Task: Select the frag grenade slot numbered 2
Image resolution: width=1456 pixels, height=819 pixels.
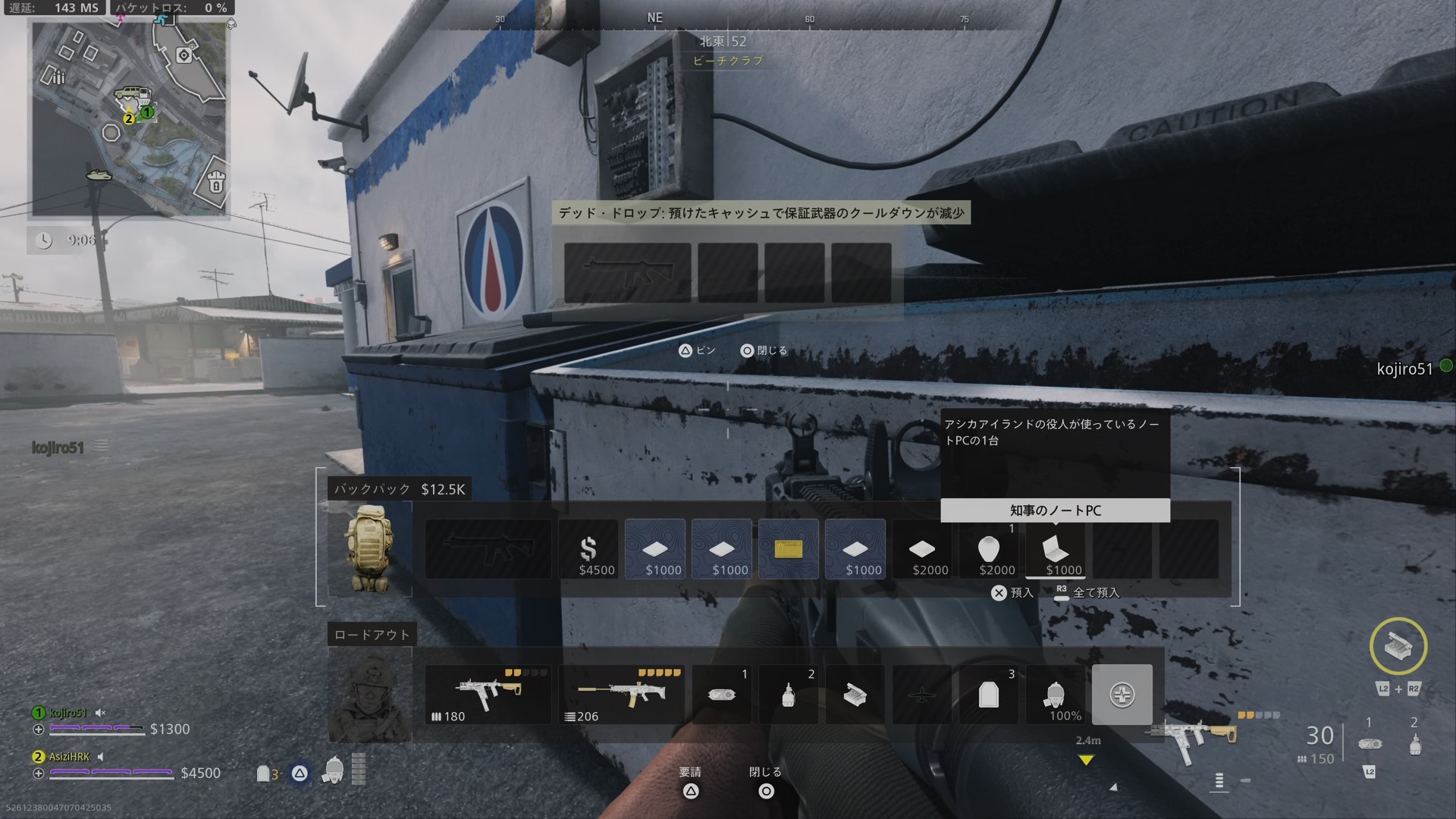Action: [x=789, y=694]
